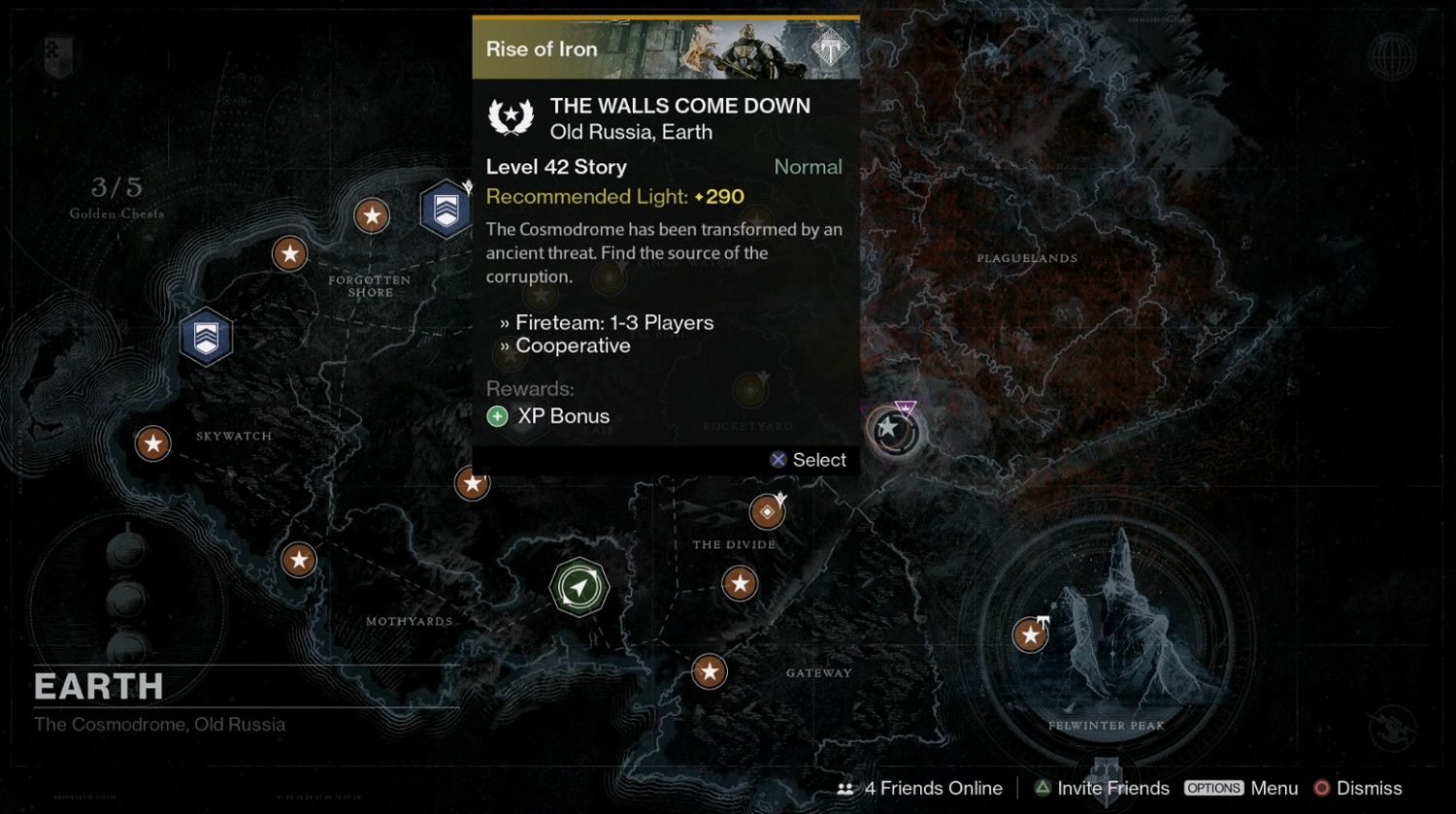Choose the star mission left of Gateway label
The height and width of the screenshot is (814, 1456).
[x=710, y=670]
